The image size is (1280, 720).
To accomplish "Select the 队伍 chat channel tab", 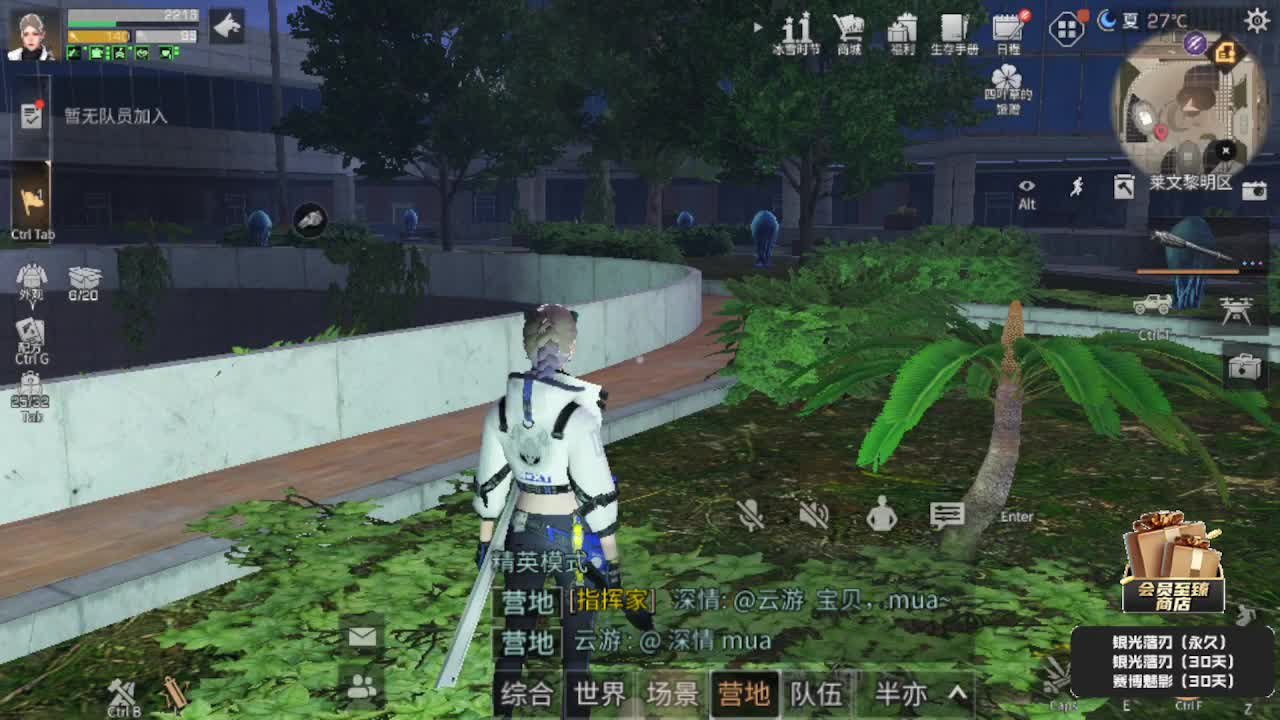I will coord(817,692).
